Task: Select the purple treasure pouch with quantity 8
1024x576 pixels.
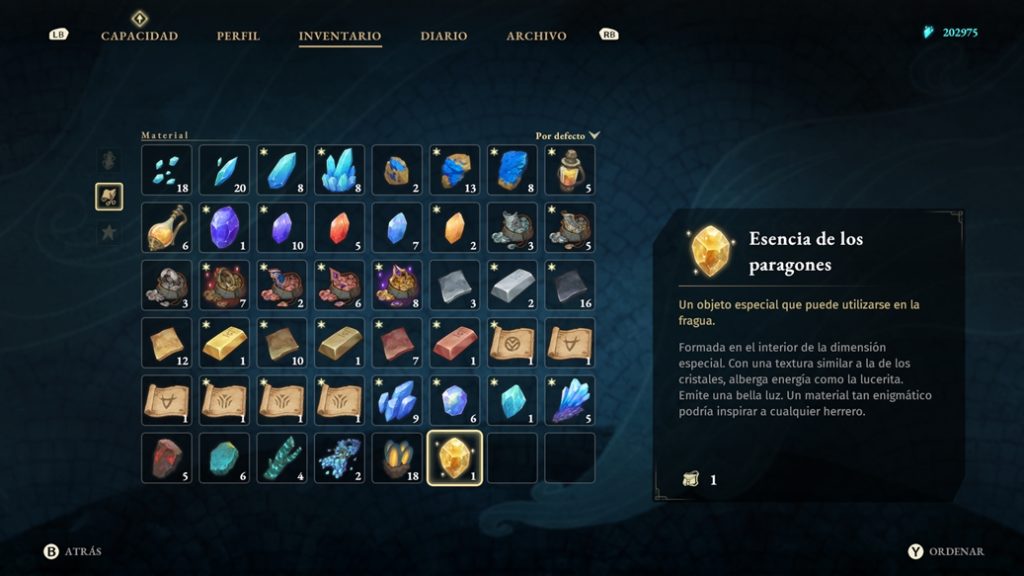Action: tap(397, 285)
